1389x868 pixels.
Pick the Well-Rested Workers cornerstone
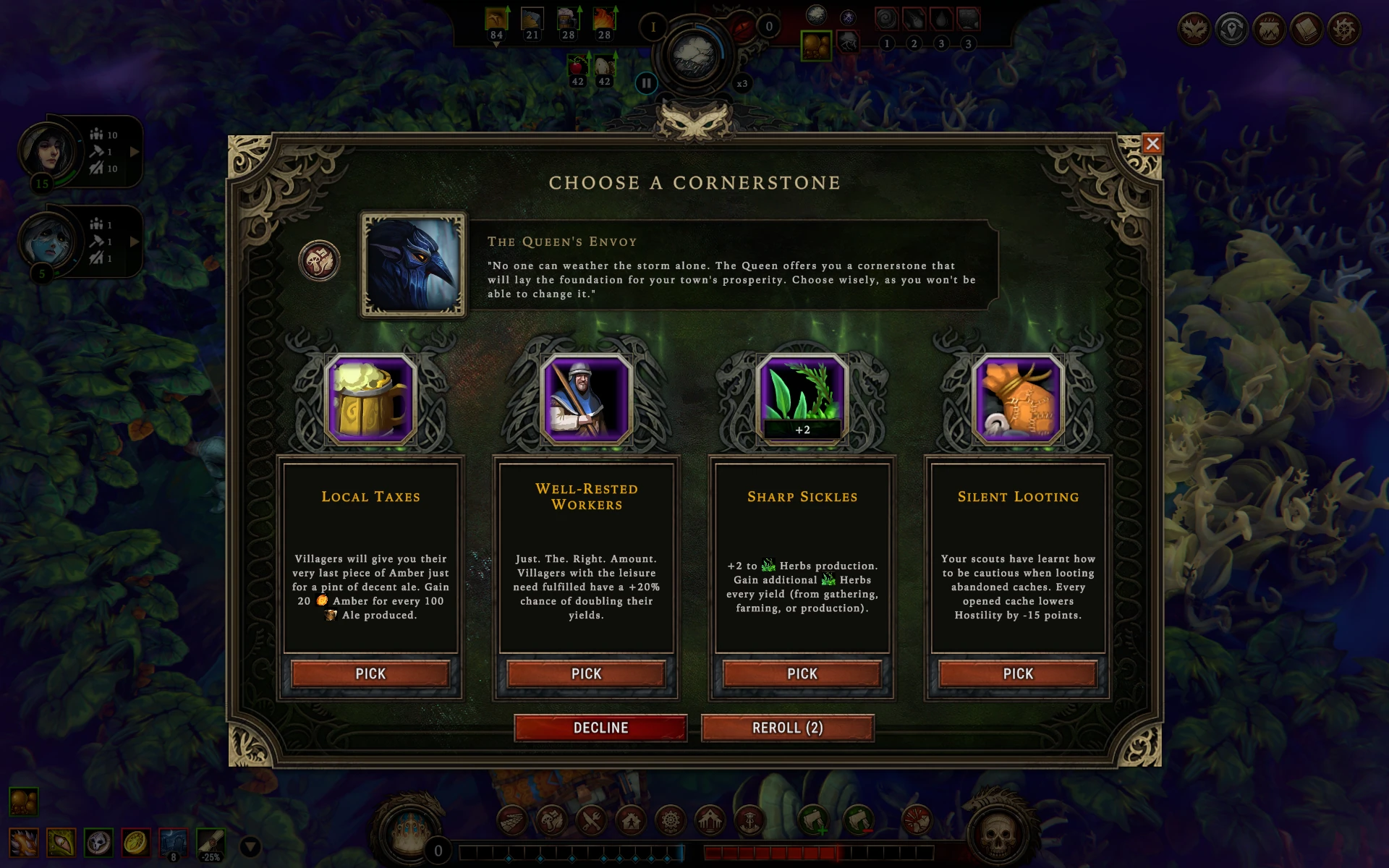click(586, 673)
